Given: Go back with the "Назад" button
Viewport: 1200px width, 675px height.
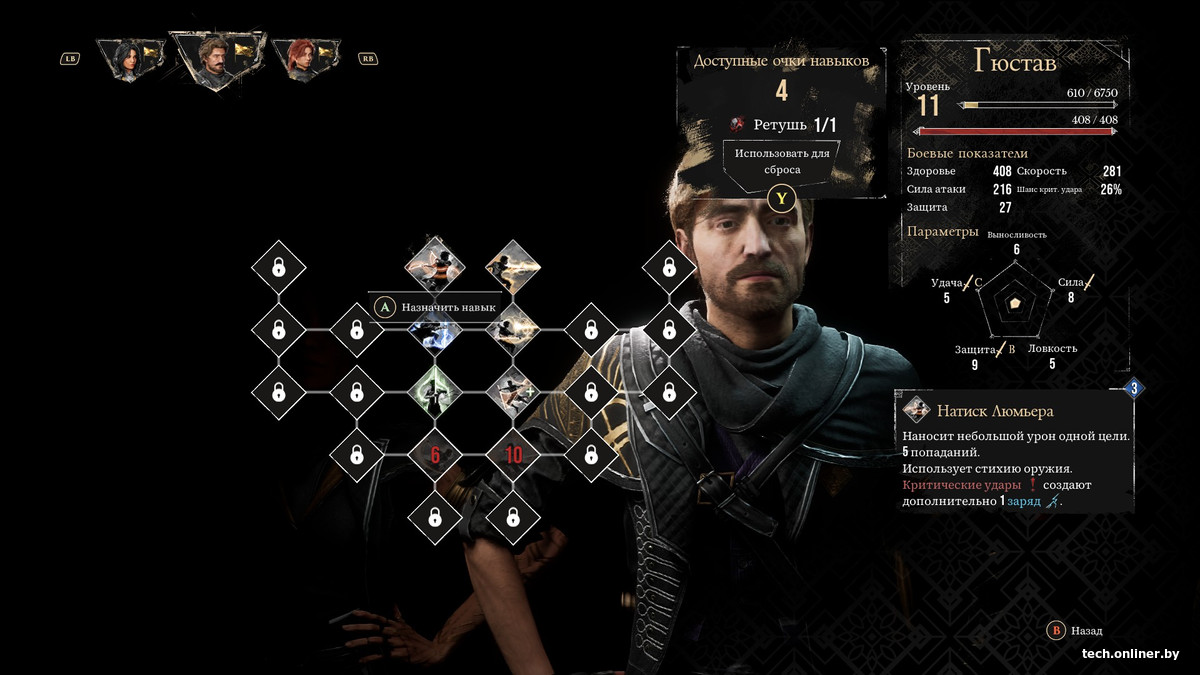Looking at the screenshot, I should click(1075, 631).
